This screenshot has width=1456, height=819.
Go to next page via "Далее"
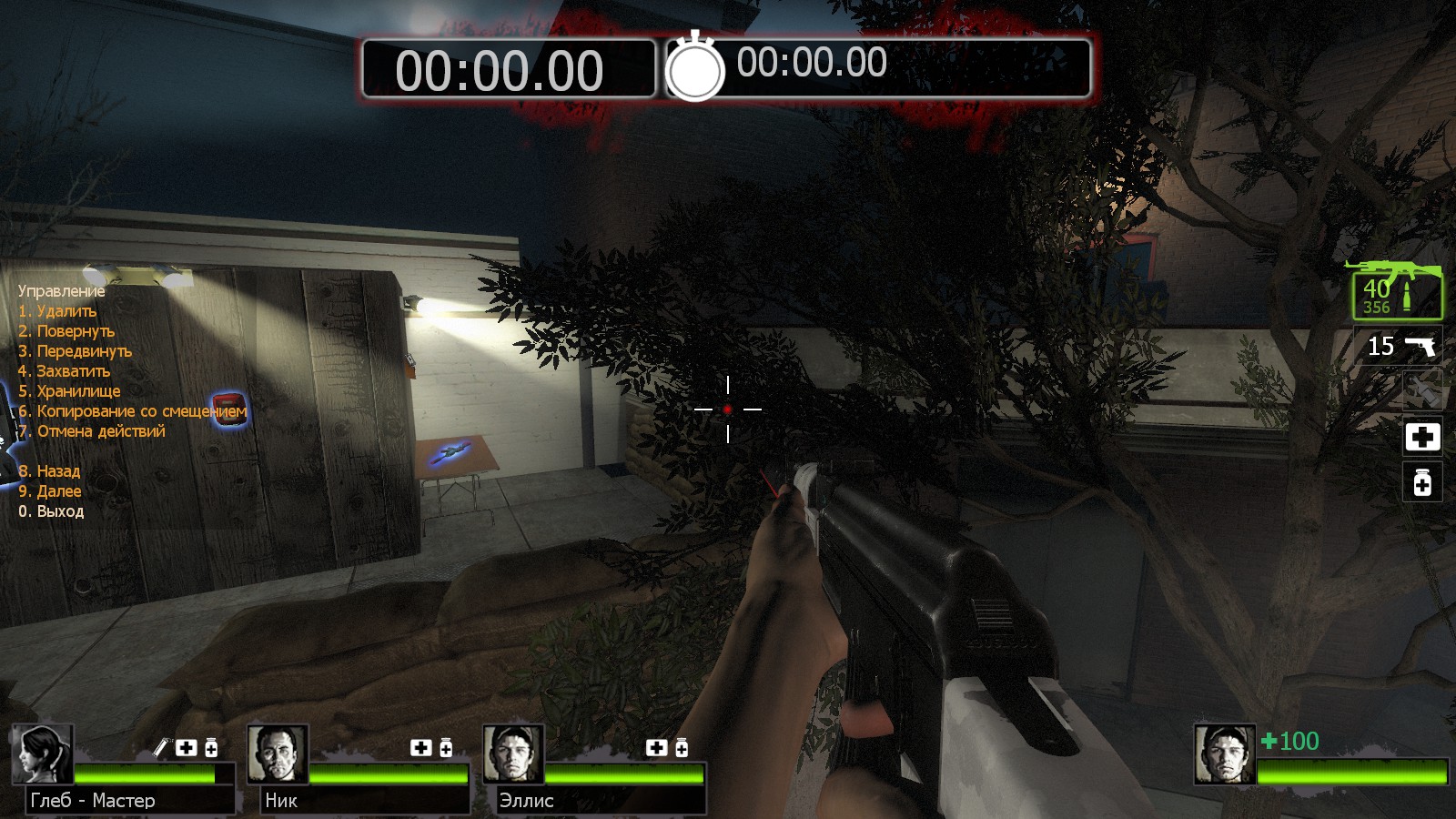tap(50, 491)
